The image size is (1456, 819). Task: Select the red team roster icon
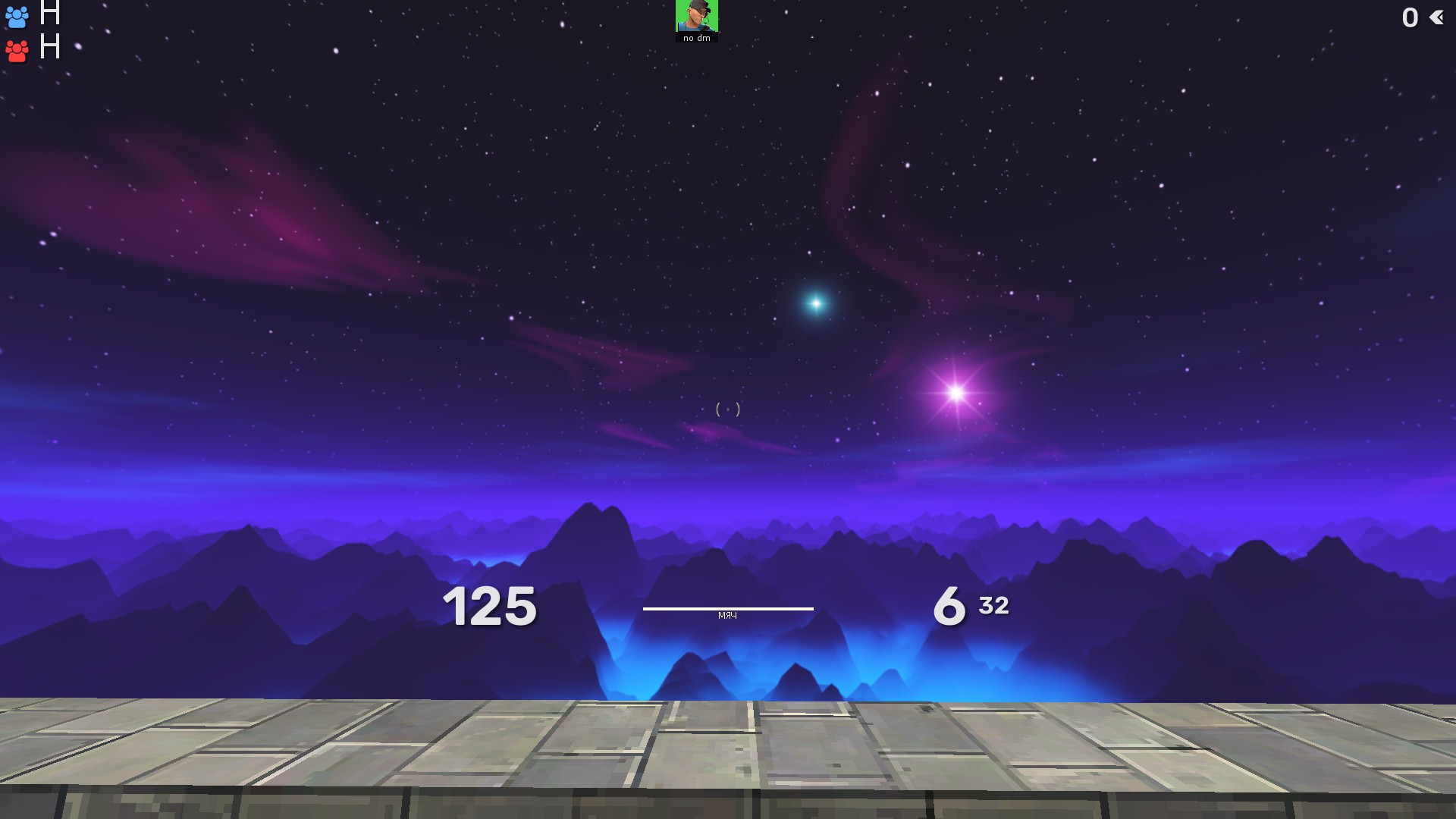coord(17,50)
